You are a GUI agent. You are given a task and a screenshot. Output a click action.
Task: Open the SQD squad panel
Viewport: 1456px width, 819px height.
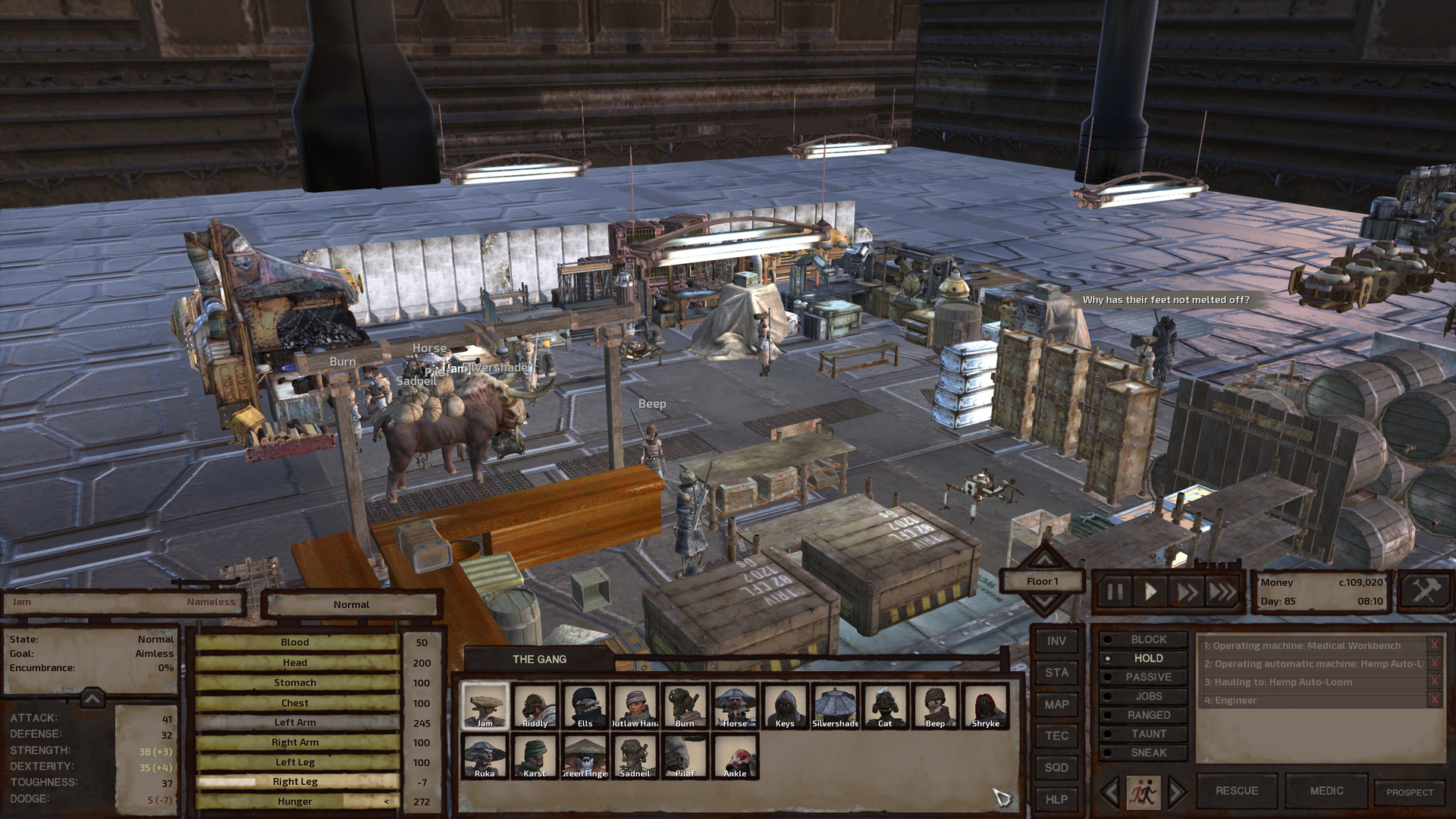(x=1056, y=767)
